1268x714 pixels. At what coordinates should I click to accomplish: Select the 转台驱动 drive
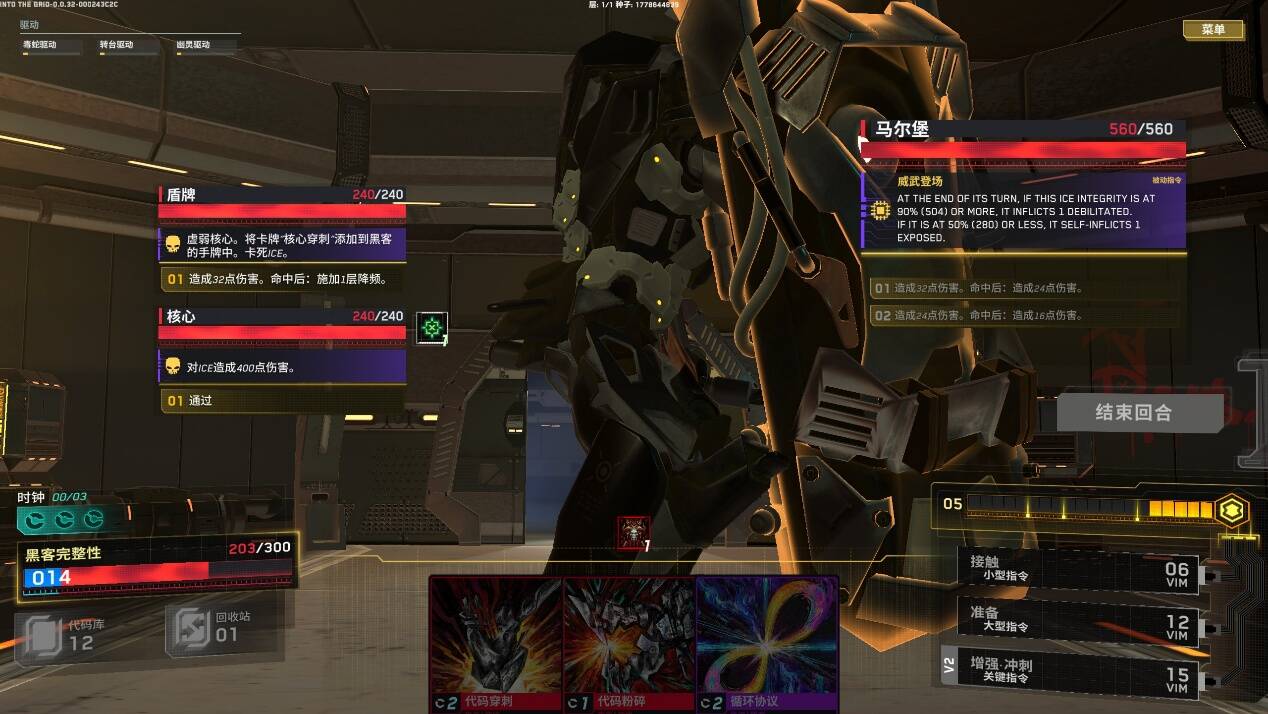click(116, 45)
